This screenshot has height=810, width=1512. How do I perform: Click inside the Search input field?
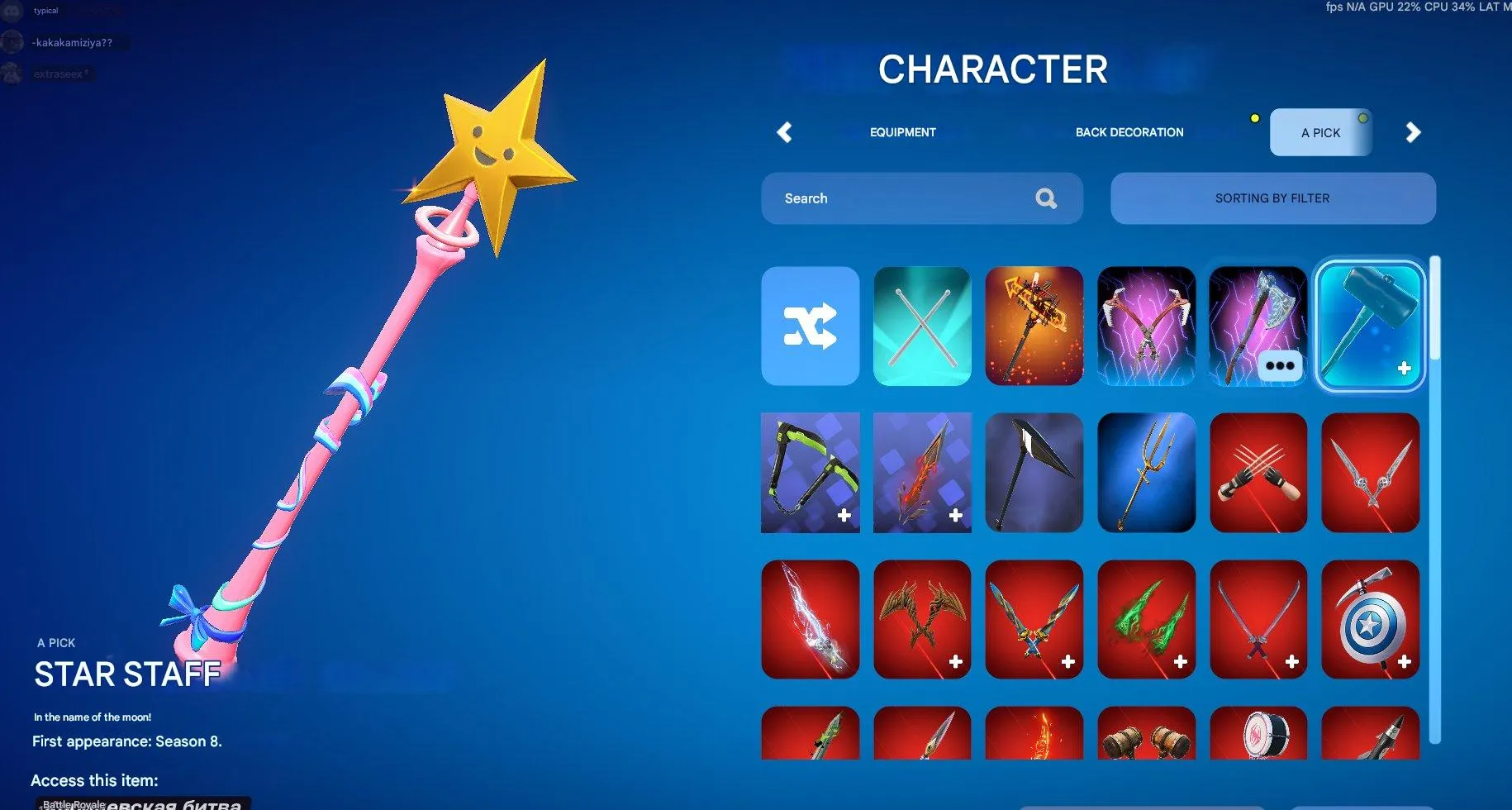pos(892,198)
